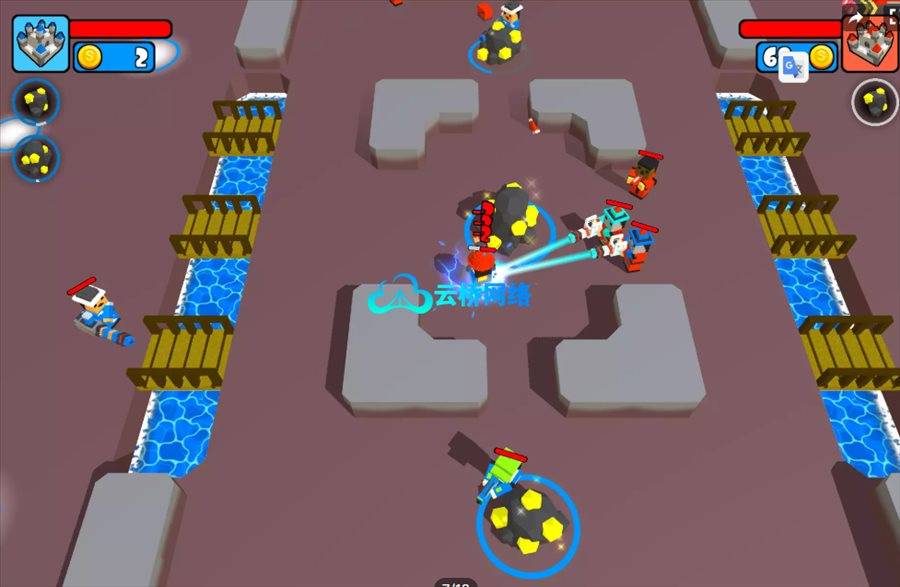The height and width of the screenshot is (587, 900).
Task: Select the gold ore icon beneath the red castle
Action: (x=874, y=101)
